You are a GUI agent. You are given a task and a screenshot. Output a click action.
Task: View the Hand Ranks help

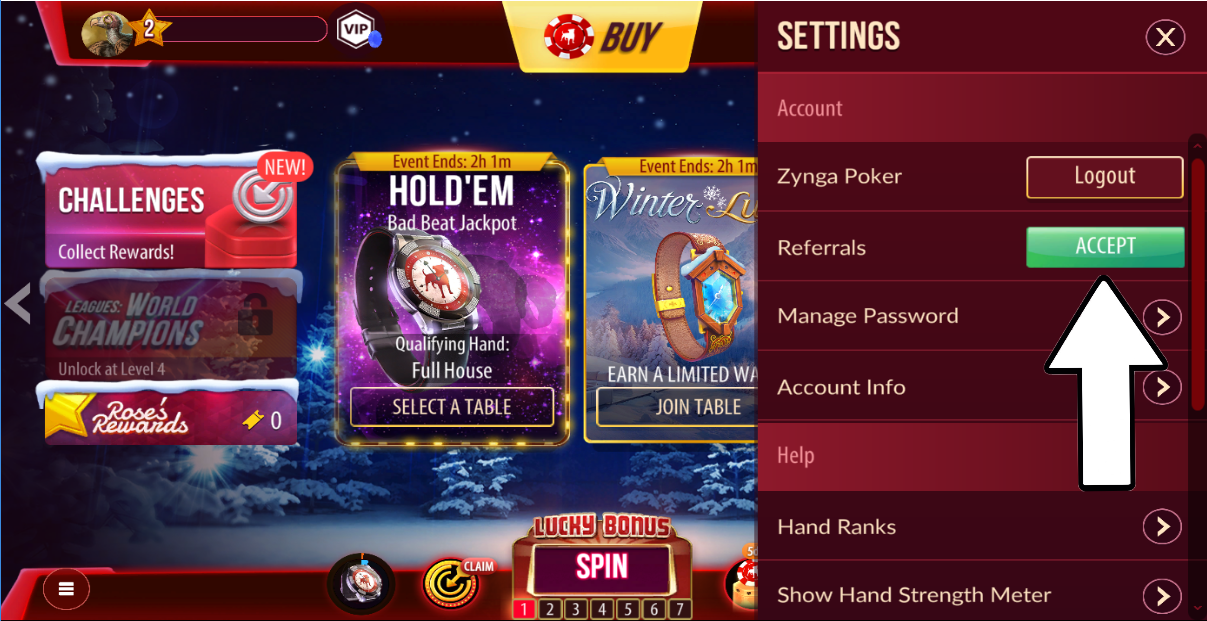[x=1162, y=526]
